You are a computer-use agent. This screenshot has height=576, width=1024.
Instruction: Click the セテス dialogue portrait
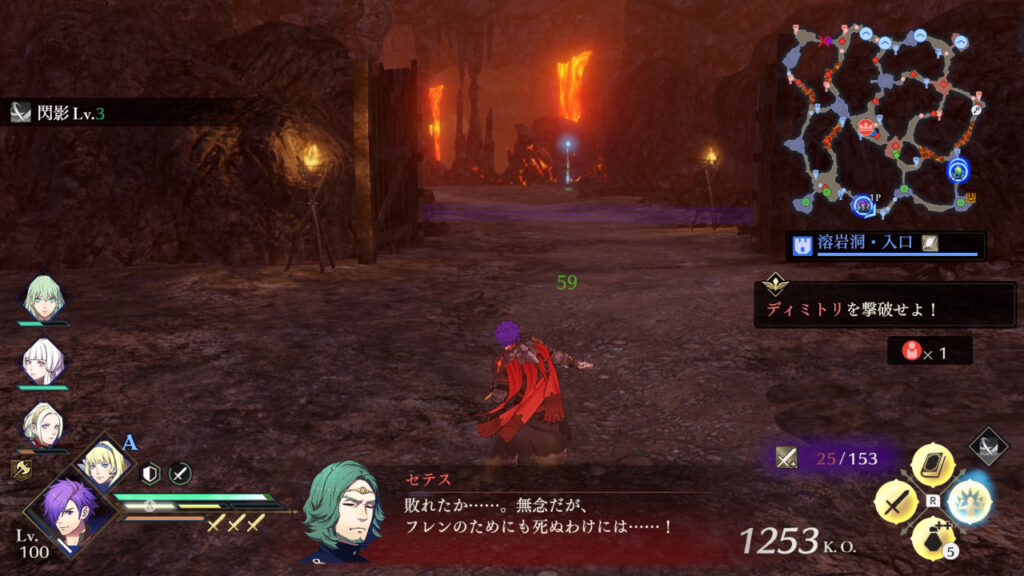coord(342,510)
